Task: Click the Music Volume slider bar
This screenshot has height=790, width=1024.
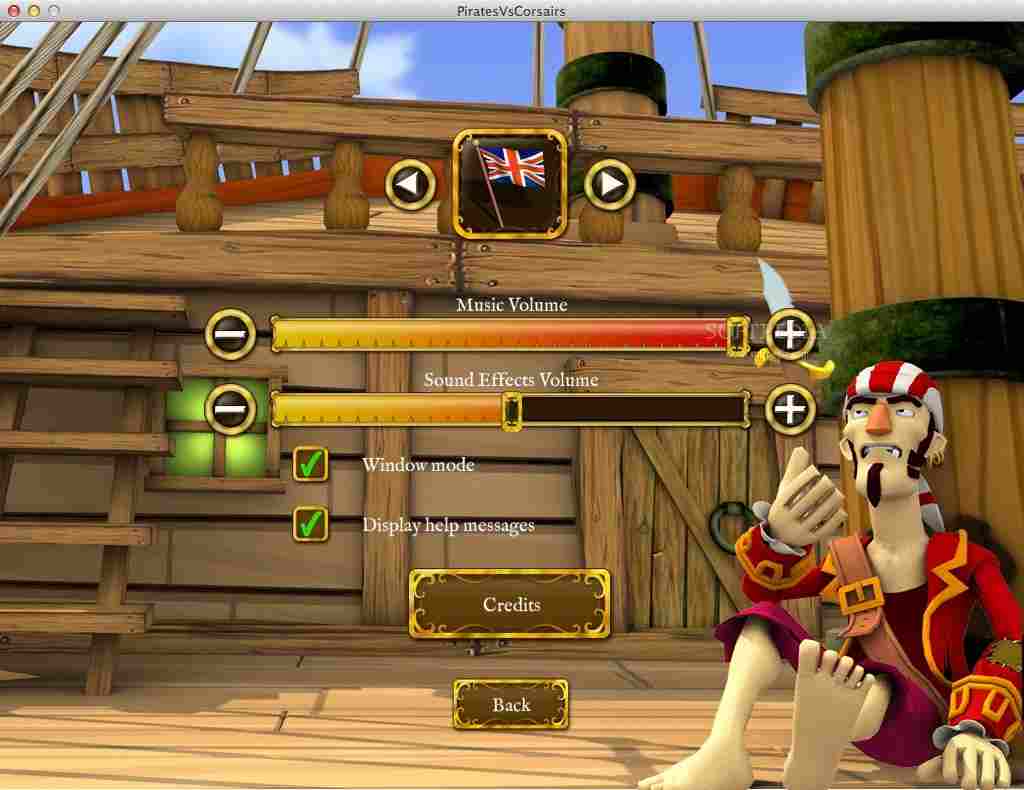Action: click(510, 334)
